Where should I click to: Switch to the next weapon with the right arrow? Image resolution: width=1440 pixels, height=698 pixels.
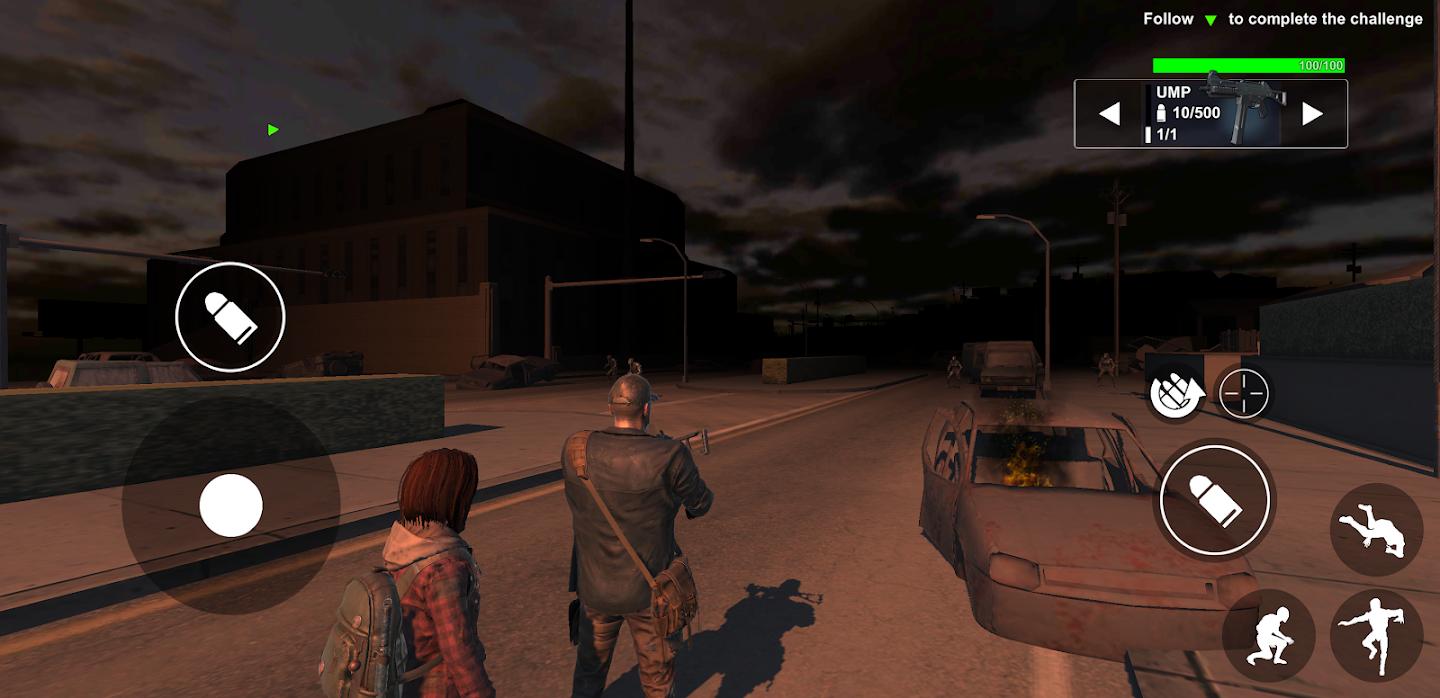point(1312,114)
